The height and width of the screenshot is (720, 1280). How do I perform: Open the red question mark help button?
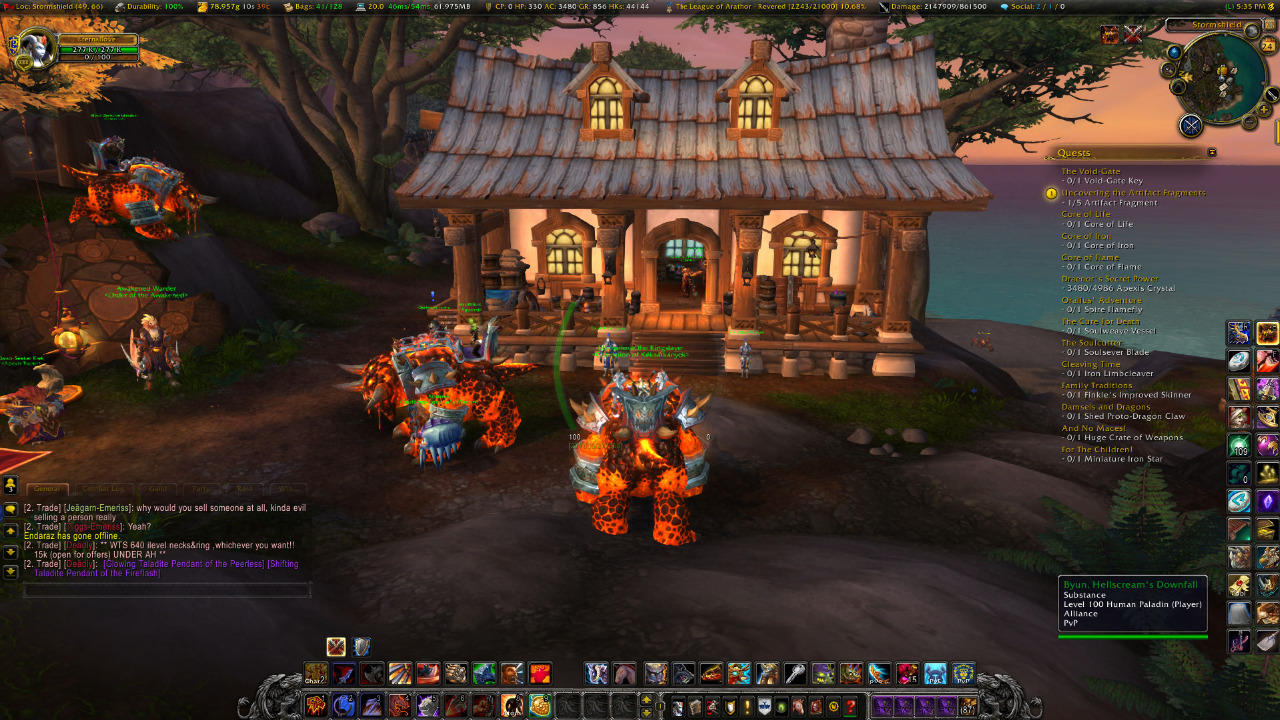[851, 707]
